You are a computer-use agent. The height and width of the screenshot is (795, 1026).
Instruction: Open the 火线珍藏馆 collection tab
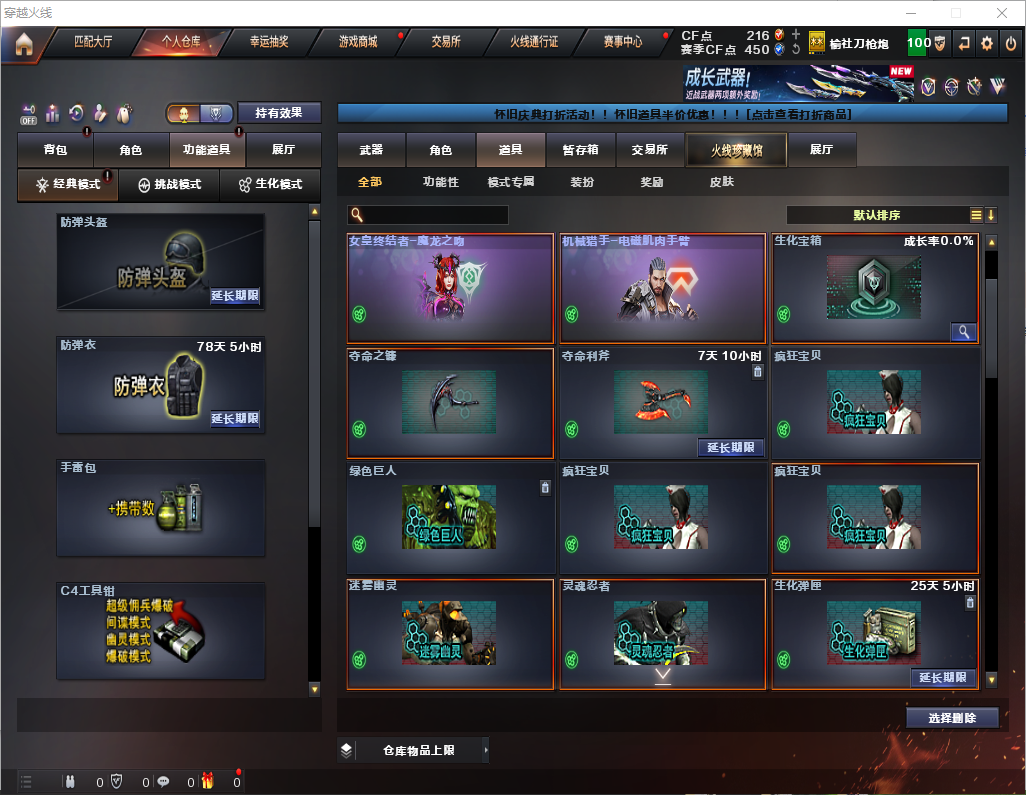[x=736, y=150]
